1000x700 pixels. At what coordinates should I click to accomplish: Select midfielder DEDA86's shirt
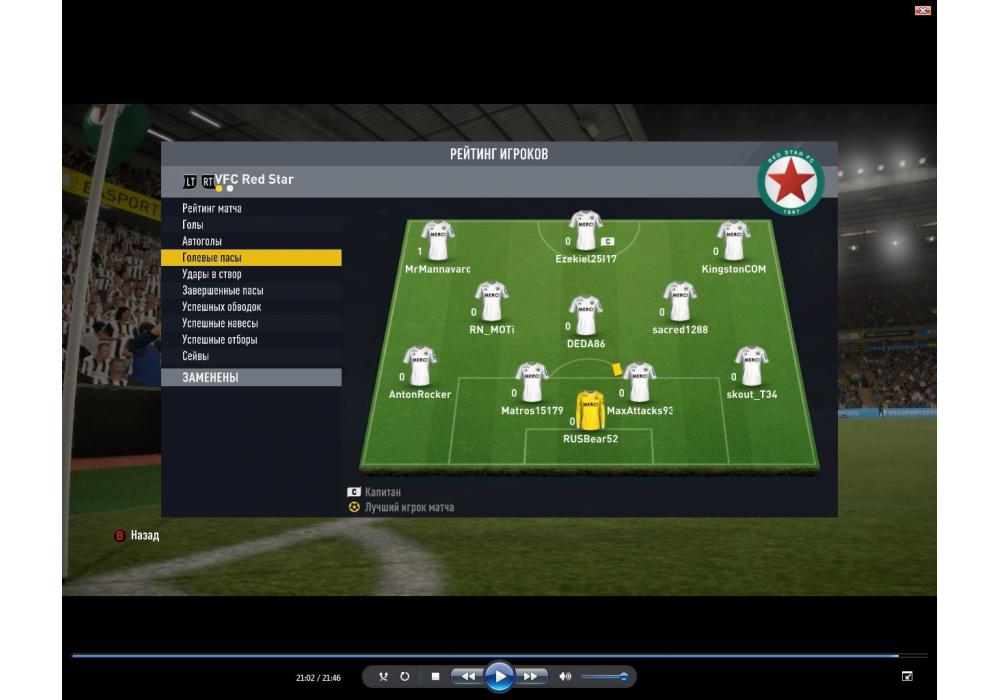[x=585, y=315]
